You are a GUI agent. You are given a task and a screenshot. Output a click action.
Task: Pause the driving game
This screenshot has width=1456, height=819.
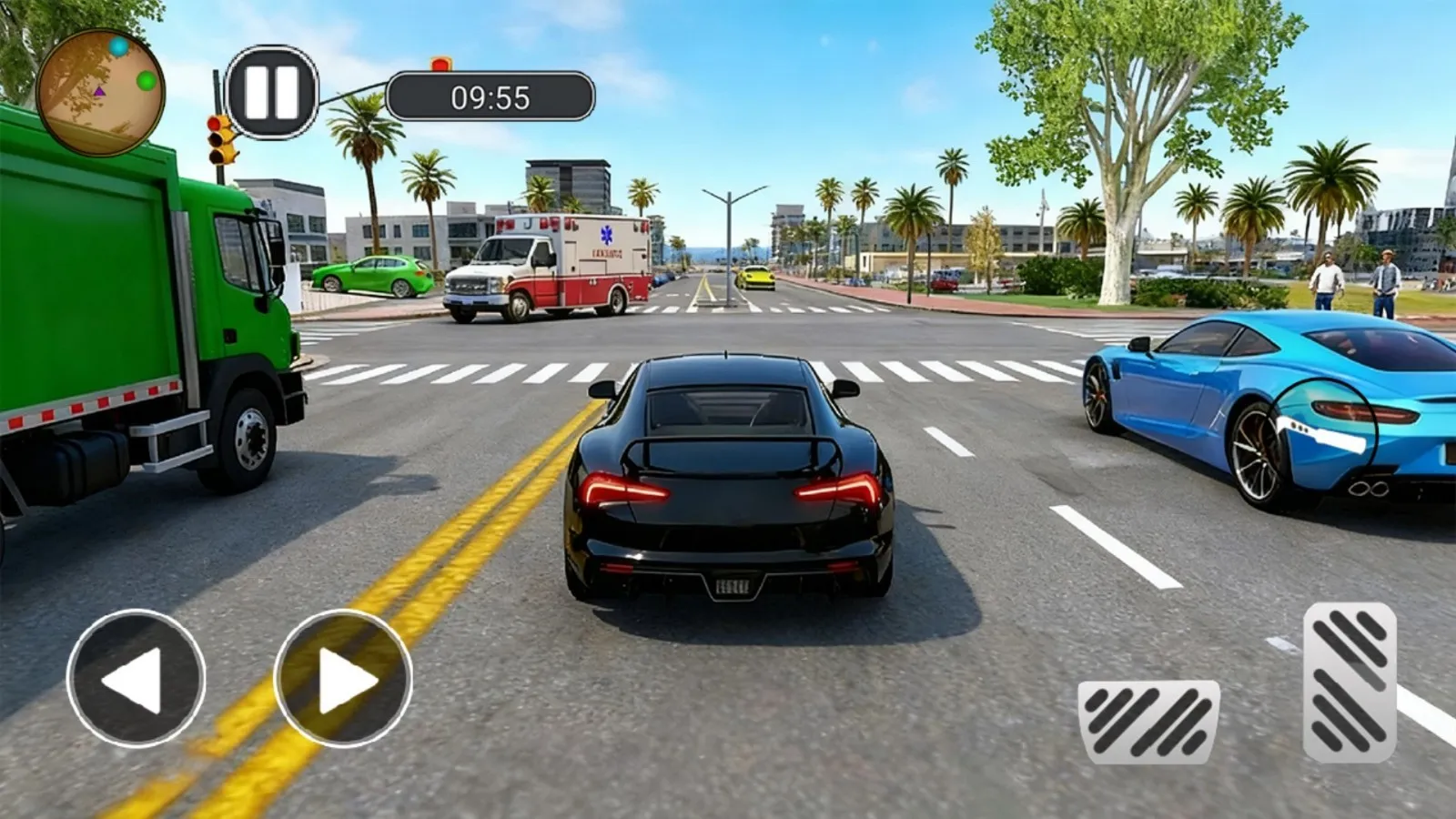(x=271, y=92)
